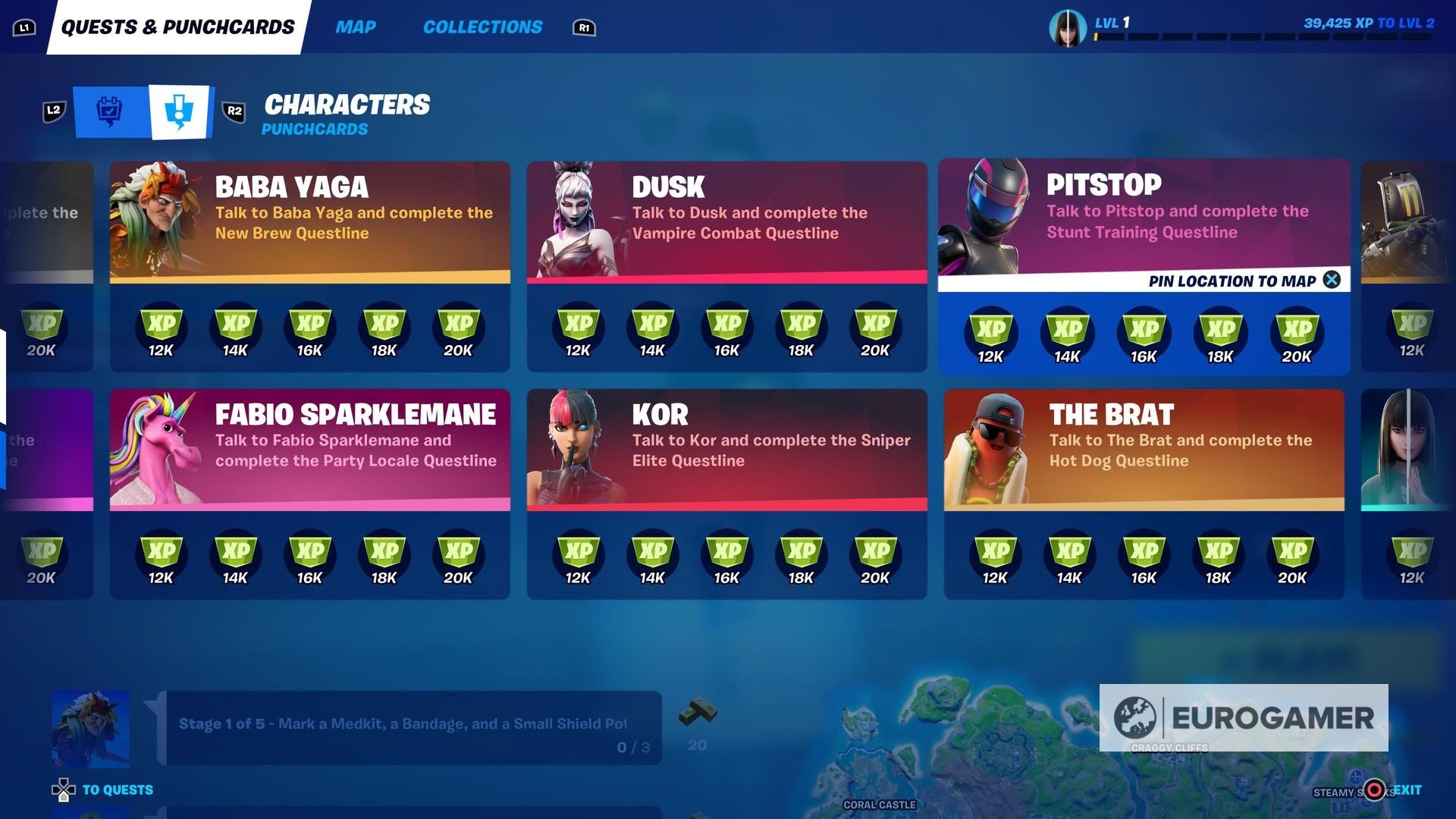The height and width of the screenshot is (819, 1456).
Task: Click the player avatar portrait at top right
Action: pyautogui.click(x=1069, y=29)
